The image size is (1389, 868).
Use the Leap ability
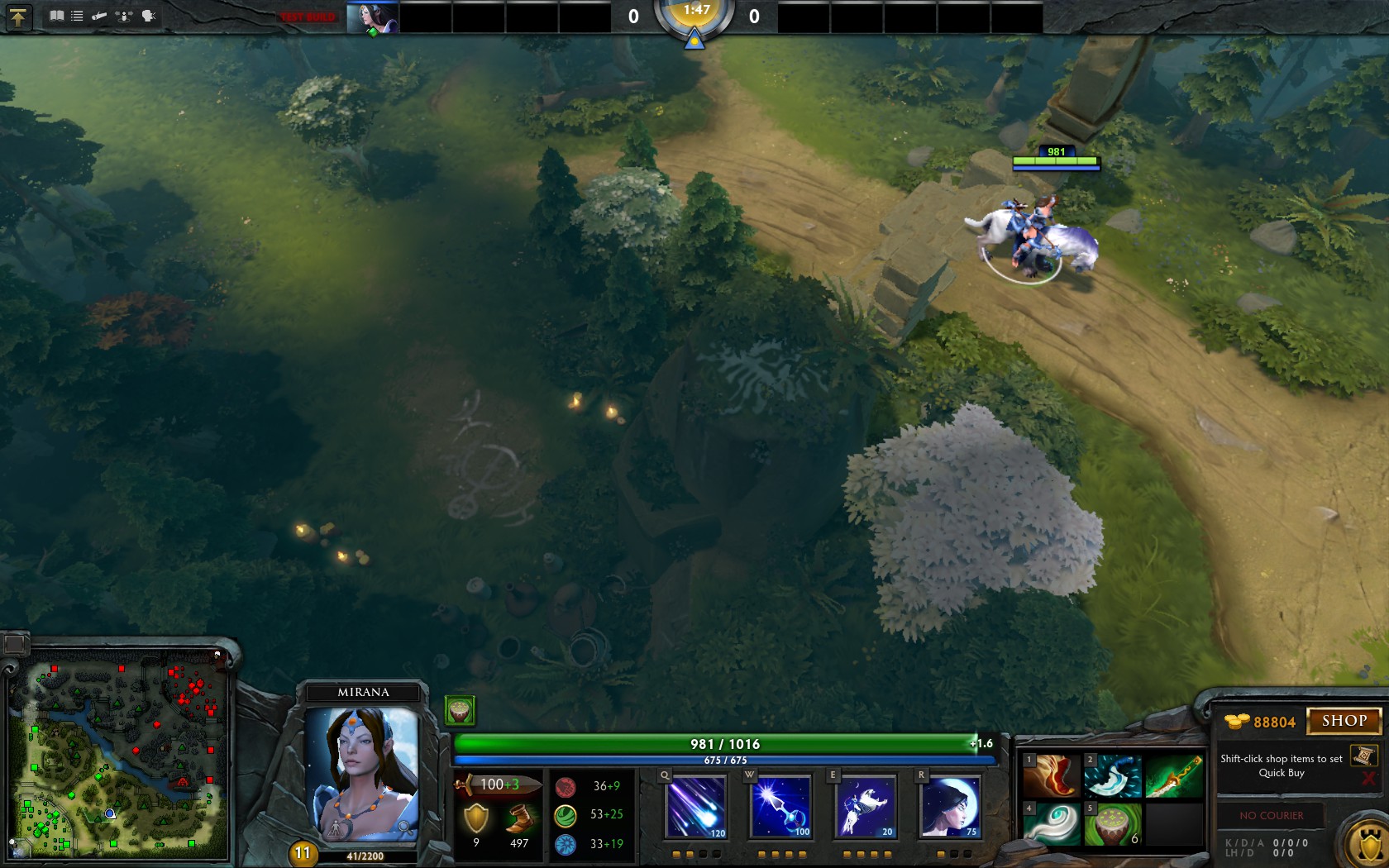866,806
